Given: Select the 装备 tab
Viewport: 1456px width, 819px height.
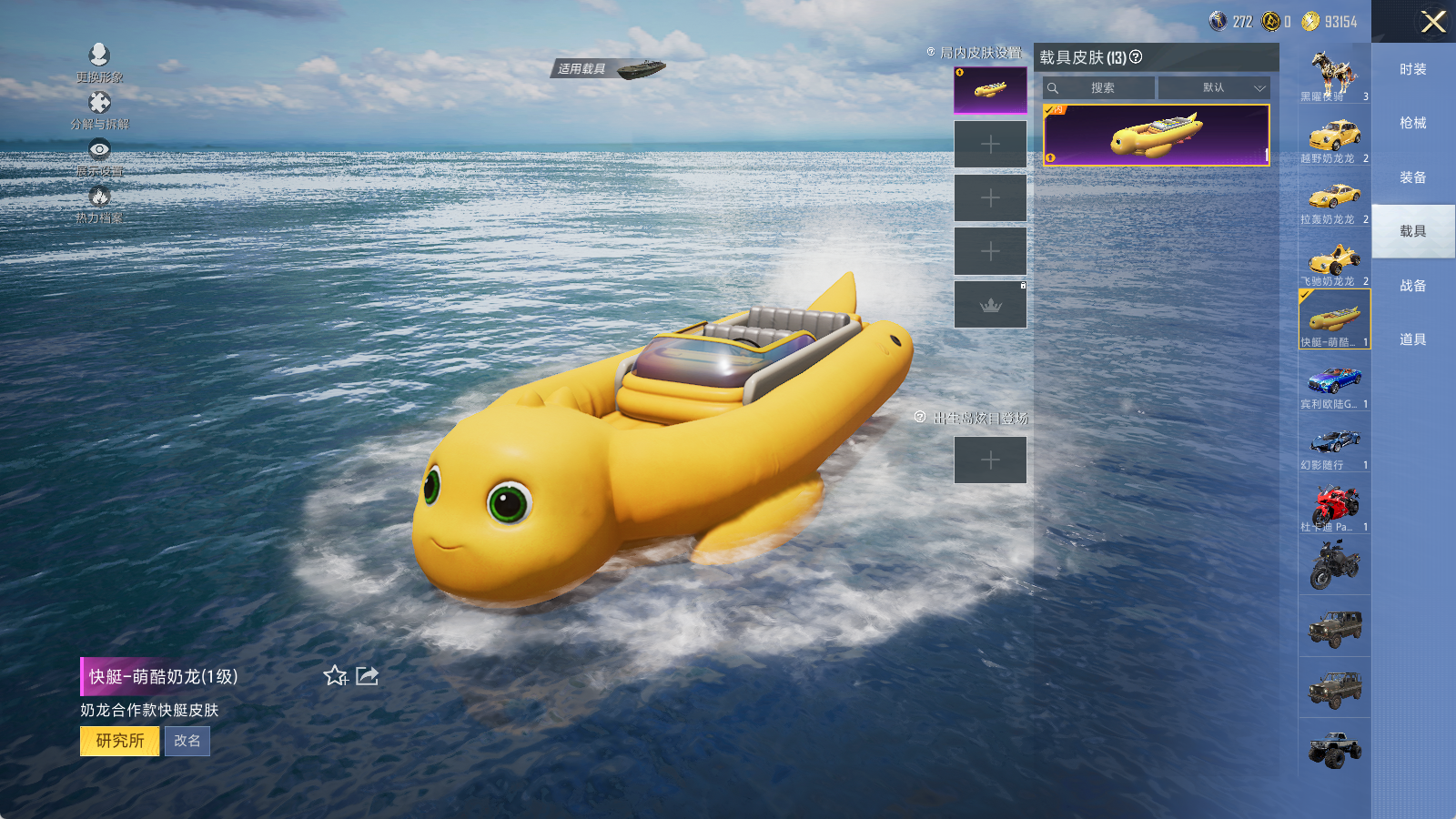Looking at the screenshot, I should (1412, 178).
